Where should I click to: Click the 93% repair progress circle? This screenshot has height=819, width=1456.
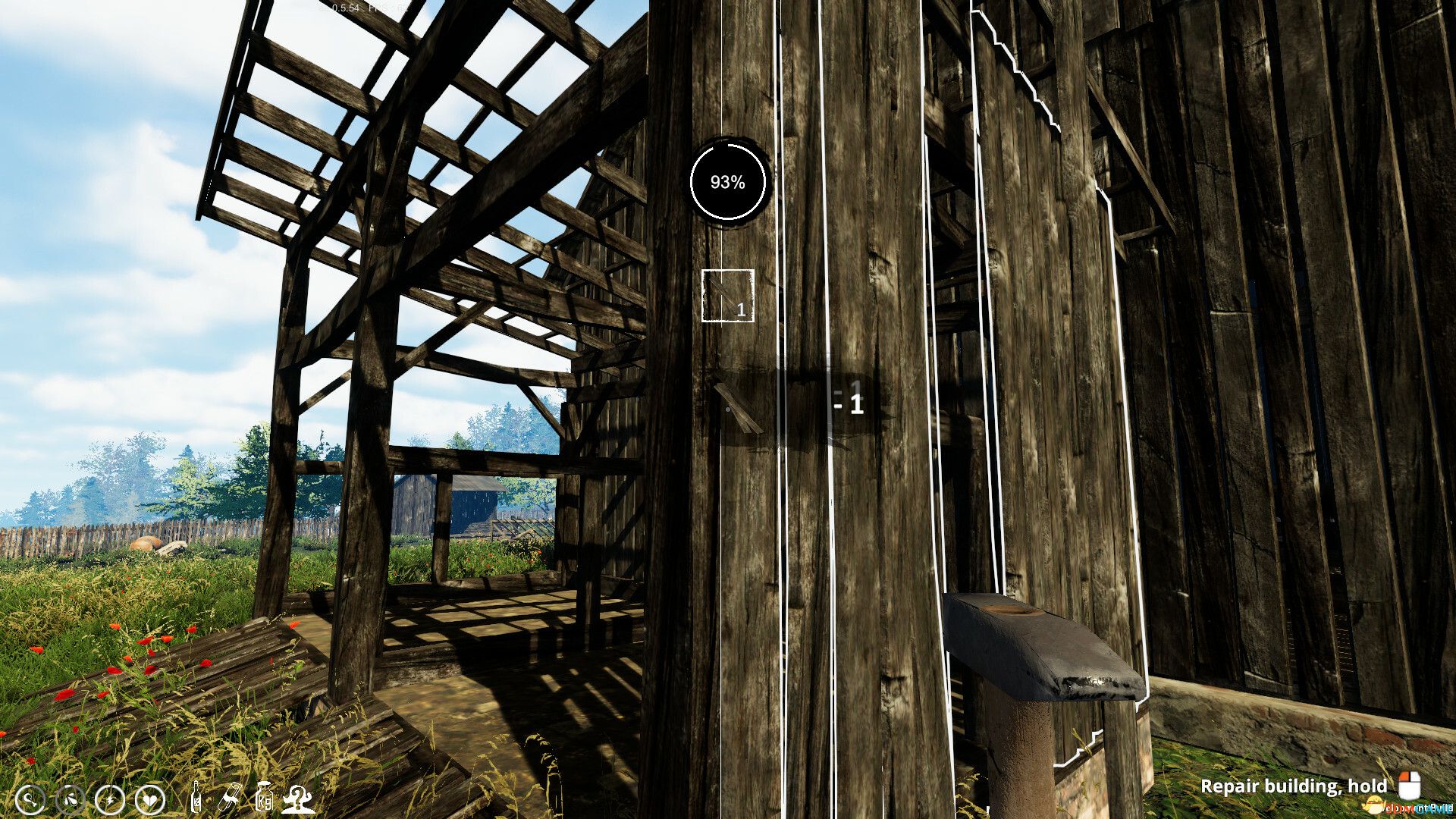(728, 181)
